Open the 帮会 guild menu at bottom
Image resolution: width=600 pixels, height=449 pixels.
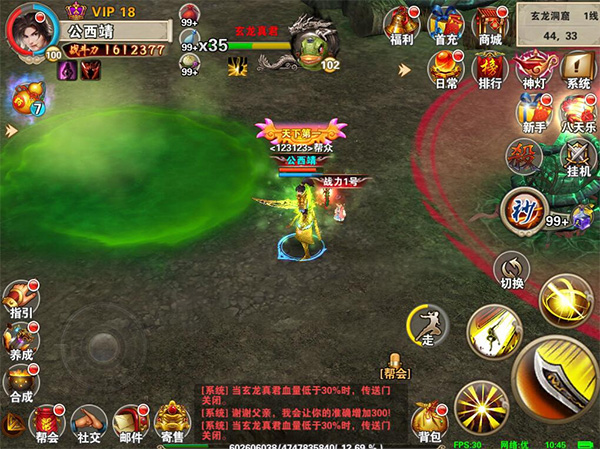point(47,422)
